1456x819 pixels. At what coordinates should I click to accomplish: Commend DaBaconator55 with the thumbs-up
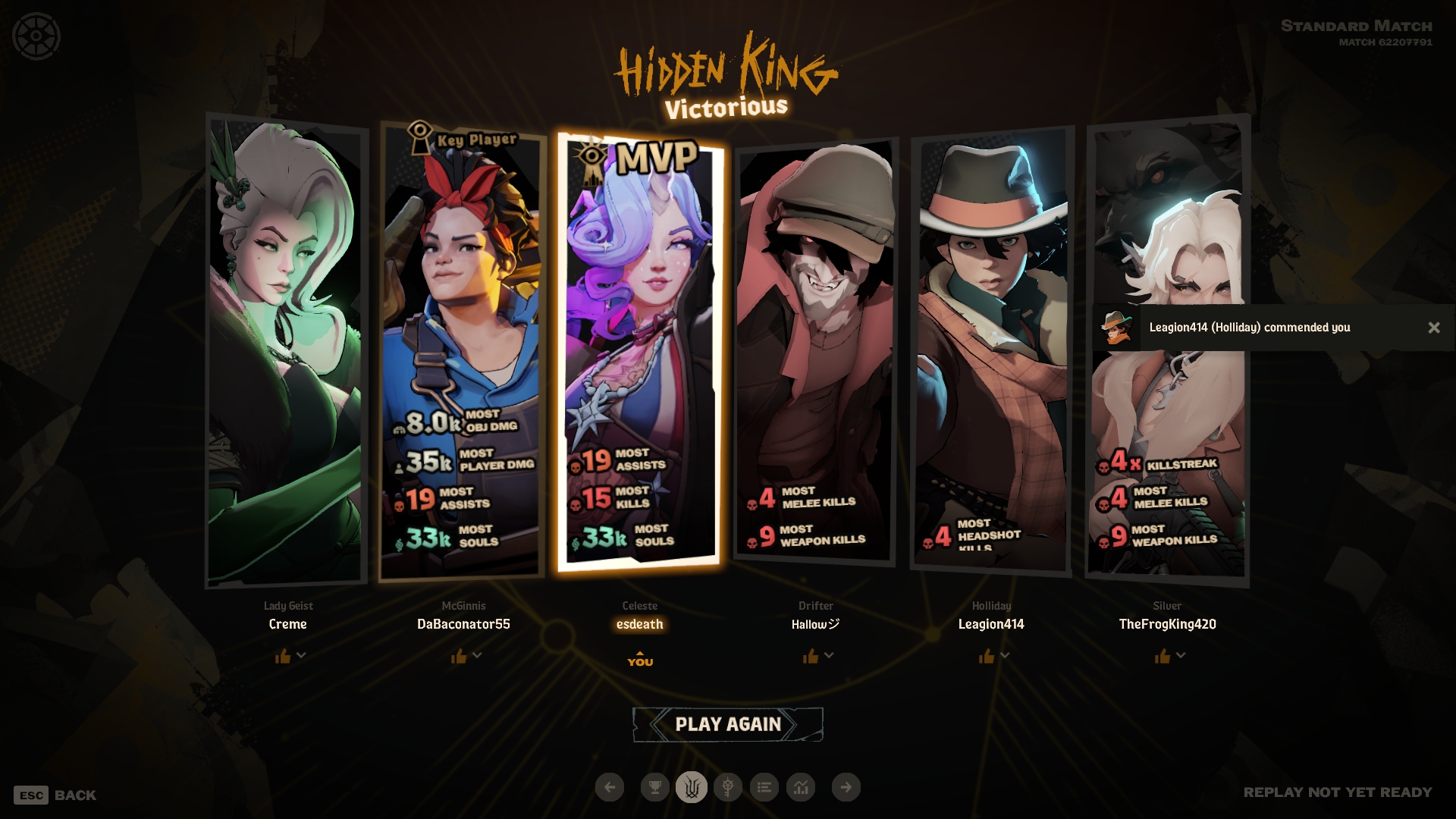[459, 656]
